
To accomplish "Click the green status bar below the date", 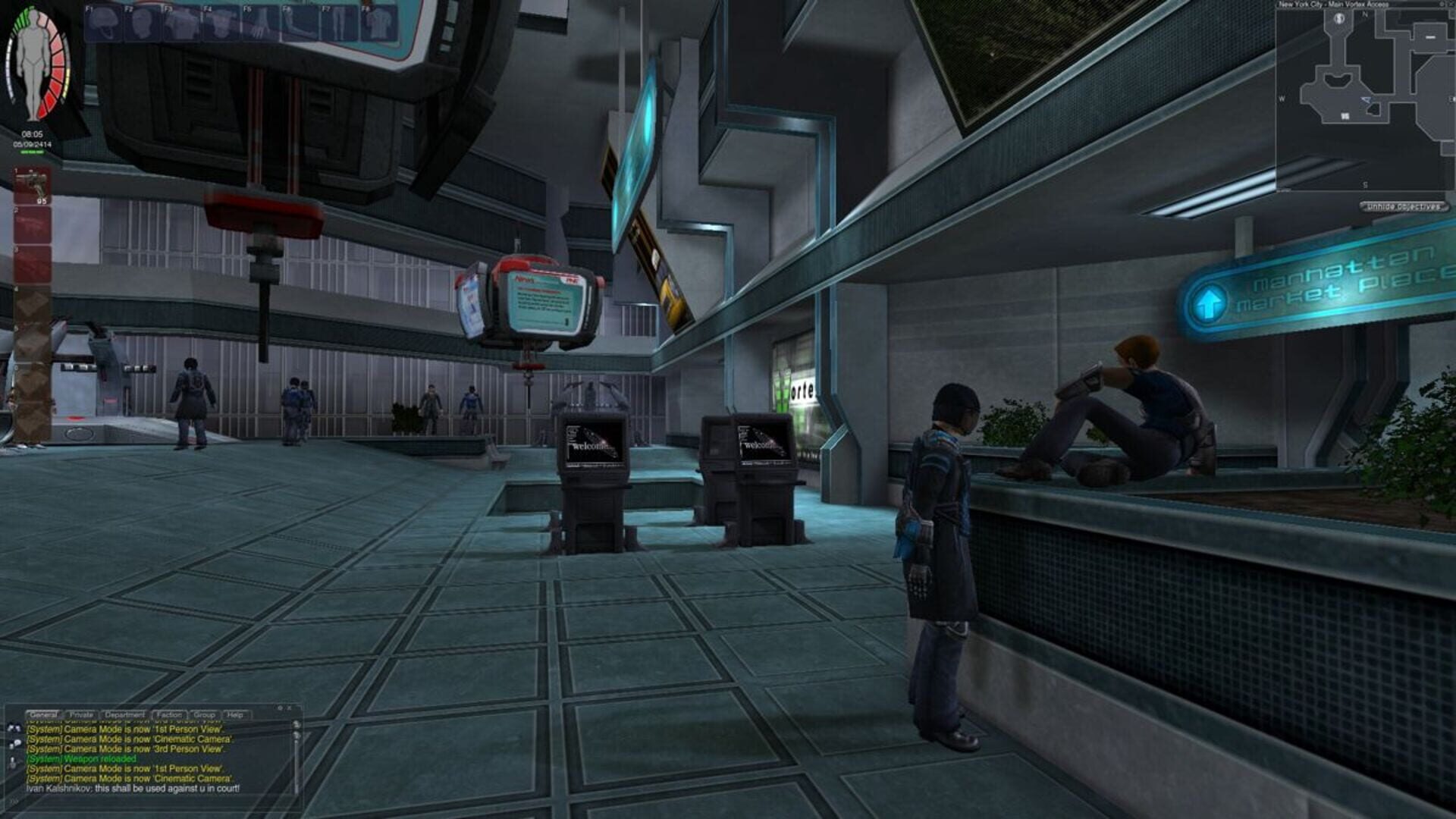I will [x=32, y=151].
